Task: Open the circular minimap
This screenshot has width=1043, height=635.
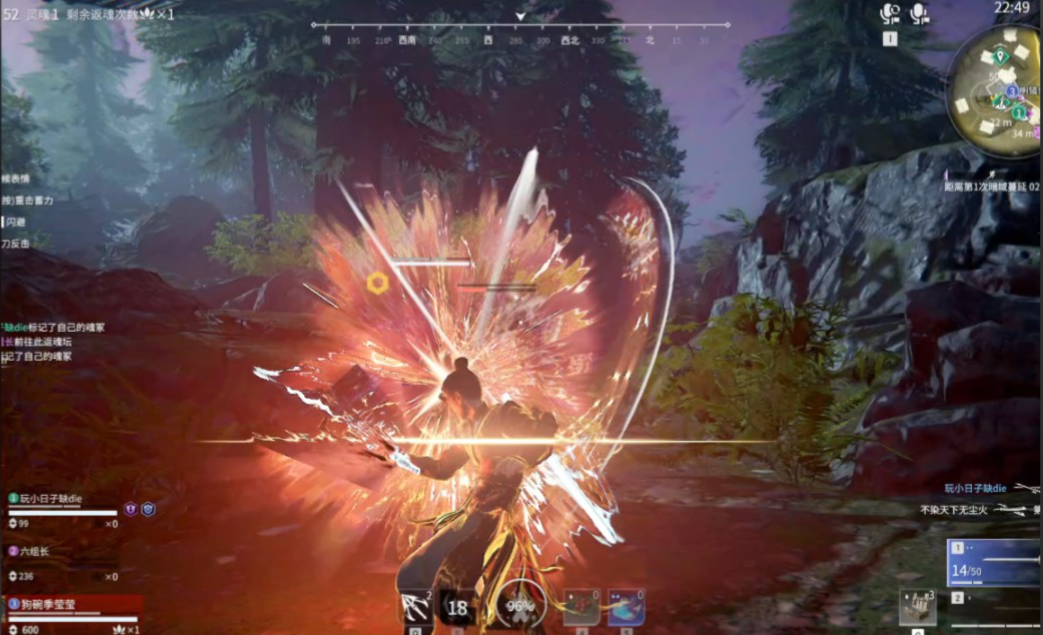Action: point(997,92)
